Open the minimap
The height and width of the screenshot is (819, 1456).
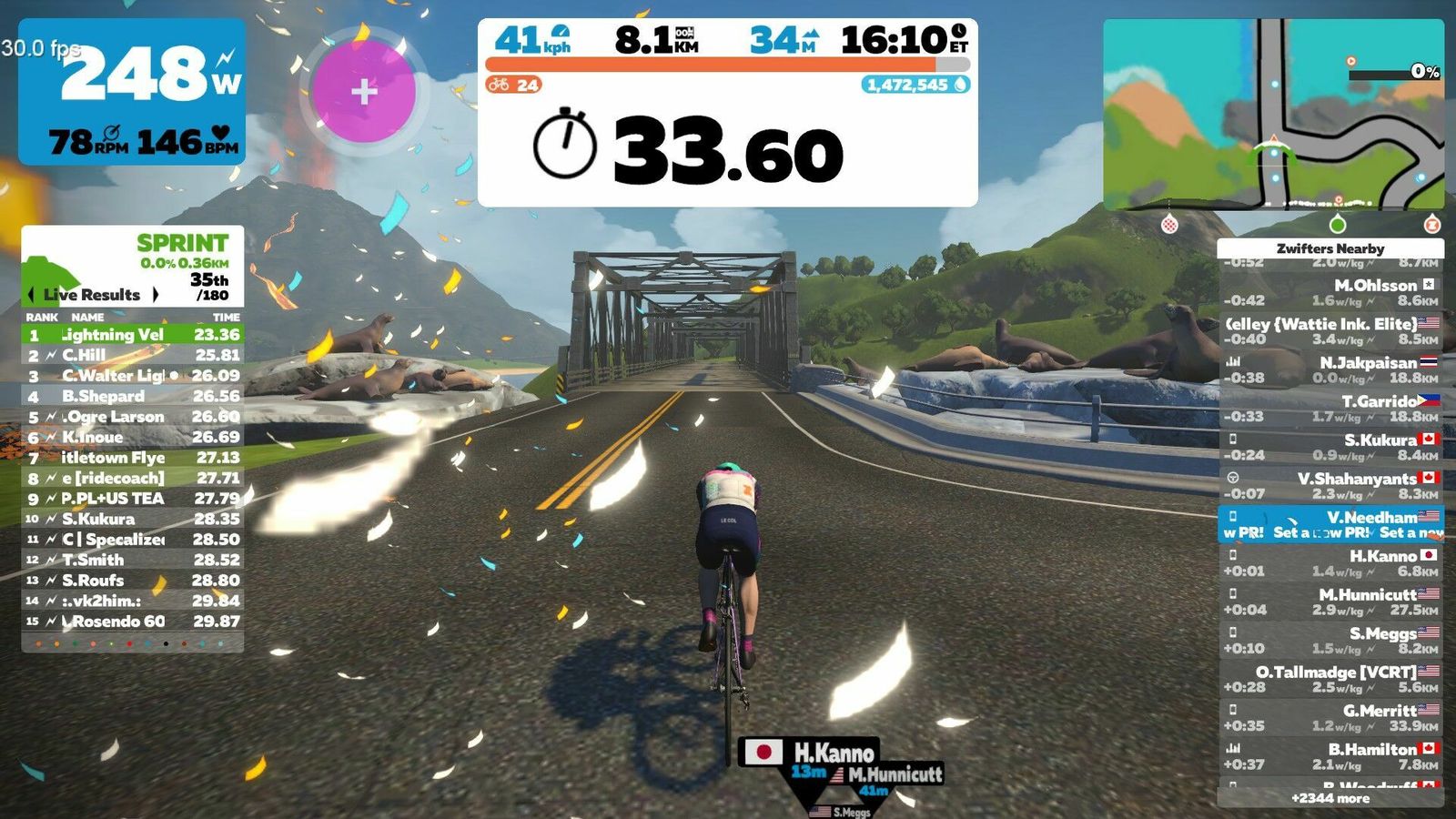pos(1273,116)
